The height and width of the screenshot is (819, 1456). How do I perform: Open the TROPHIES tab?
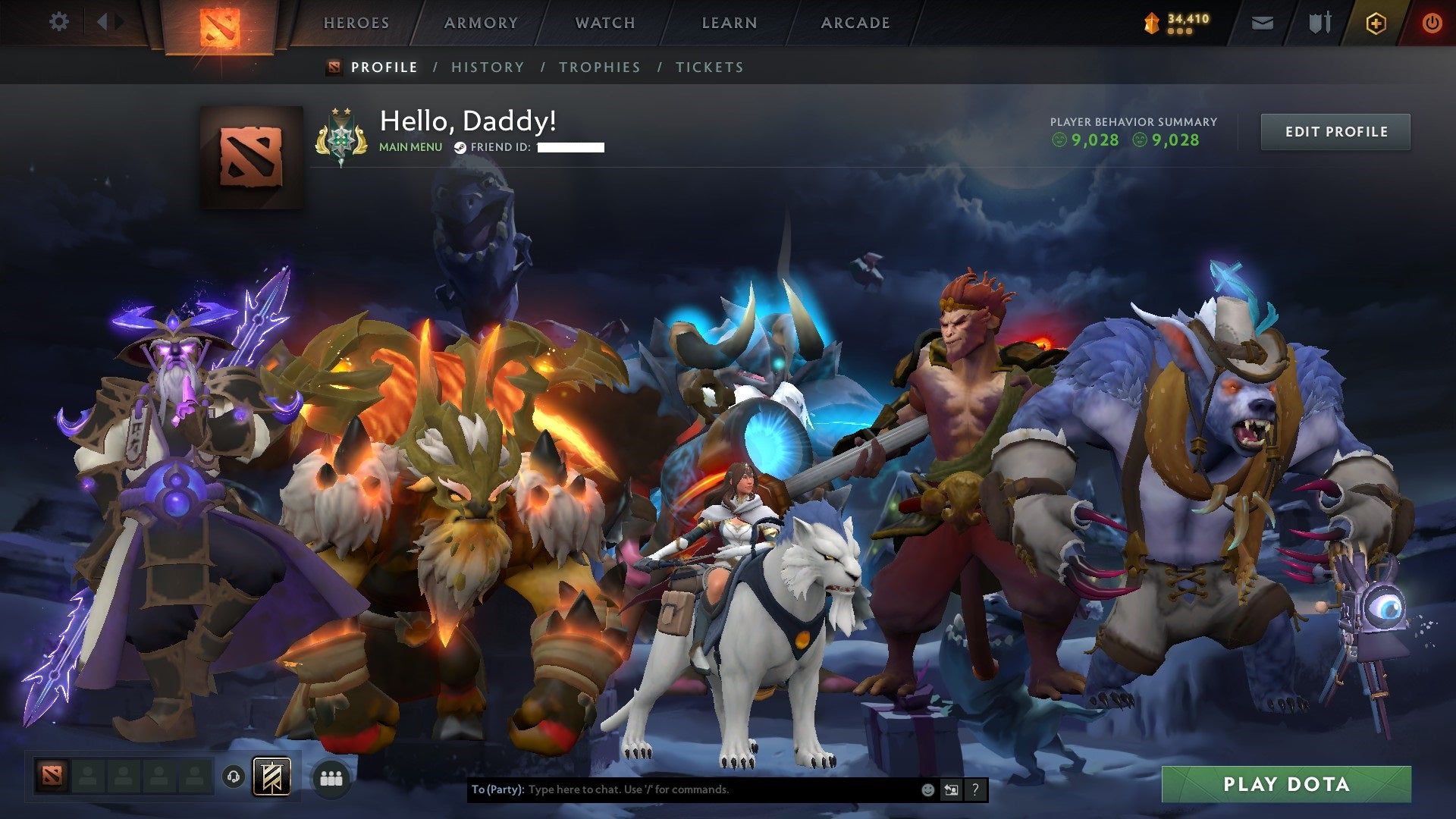coord(600,67)
